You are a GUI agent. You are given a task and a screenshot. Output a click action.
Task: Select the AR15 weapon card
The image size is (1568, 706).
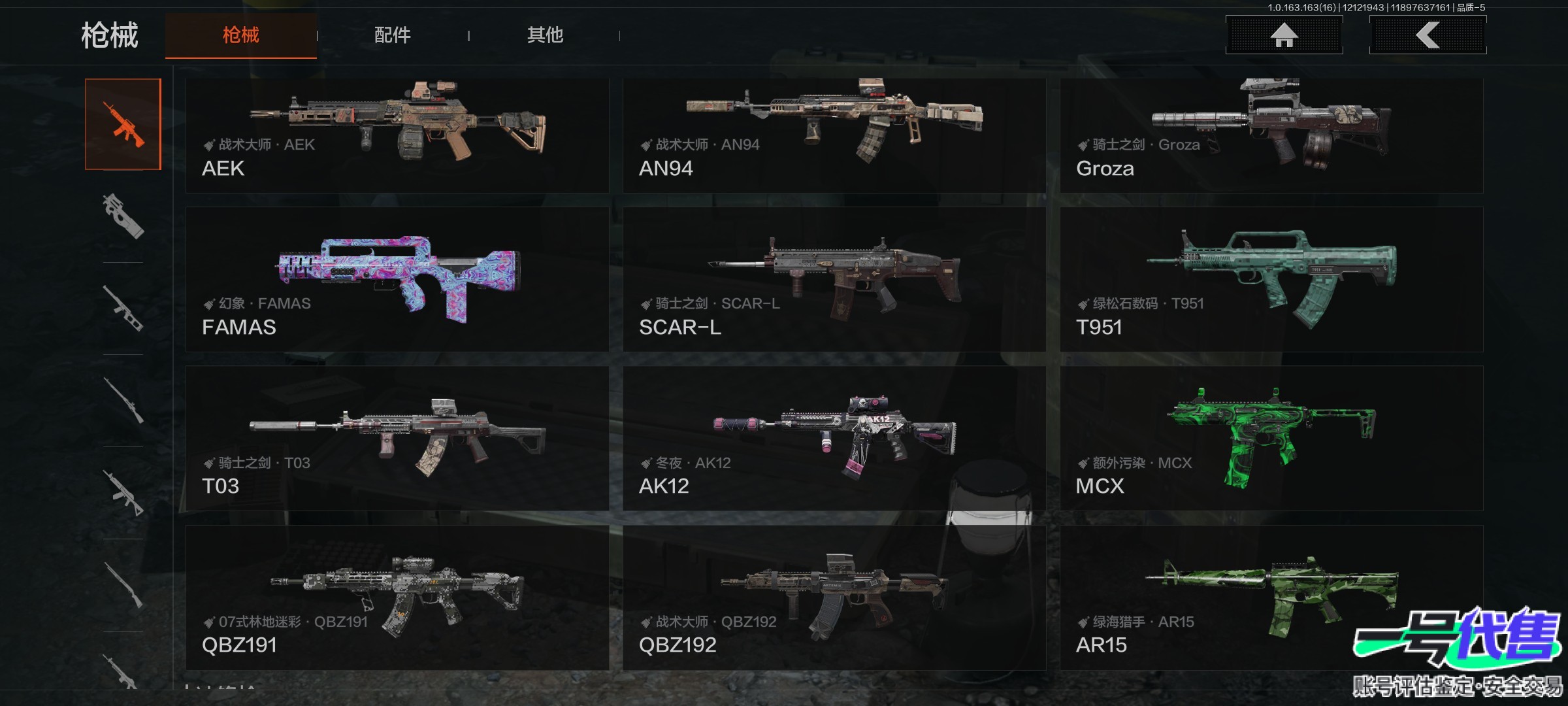1271,597
